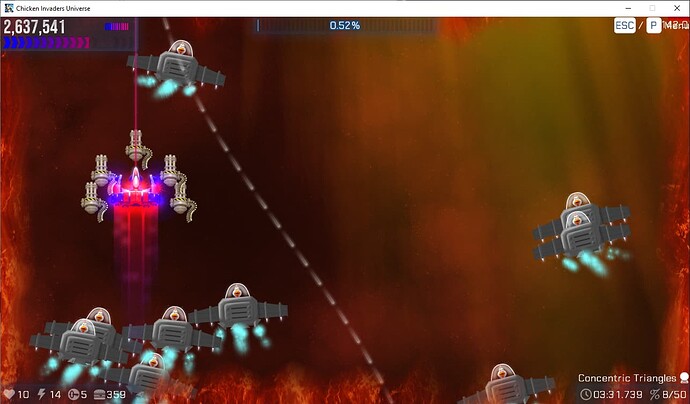Close the game window
Image resolution: width=690 pixels, height=404 pixels.
(x=677, y=8)
